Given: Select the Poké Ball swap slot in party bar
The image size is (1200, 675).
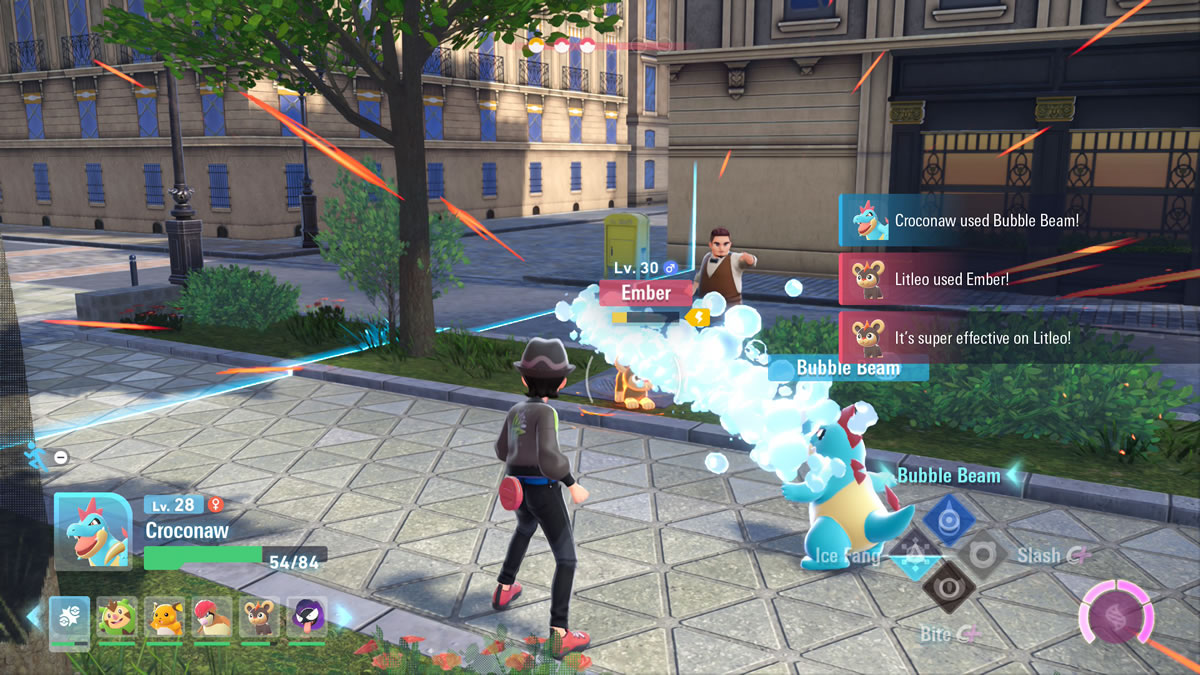Looking at the screenshot, I should coord(69,618).
